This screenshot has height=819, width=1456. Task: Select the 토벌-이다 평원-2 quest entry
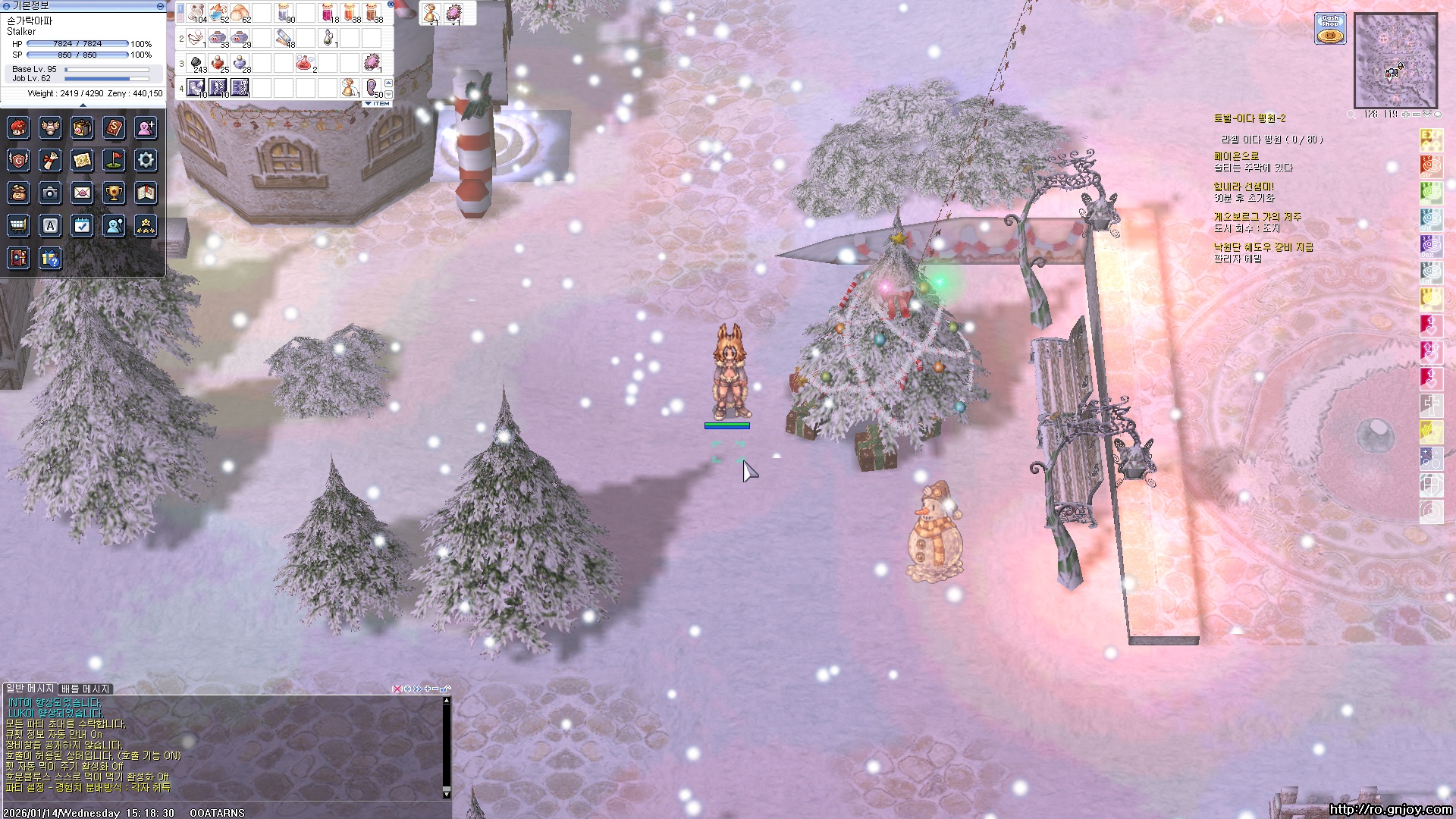pos(1249,118)
